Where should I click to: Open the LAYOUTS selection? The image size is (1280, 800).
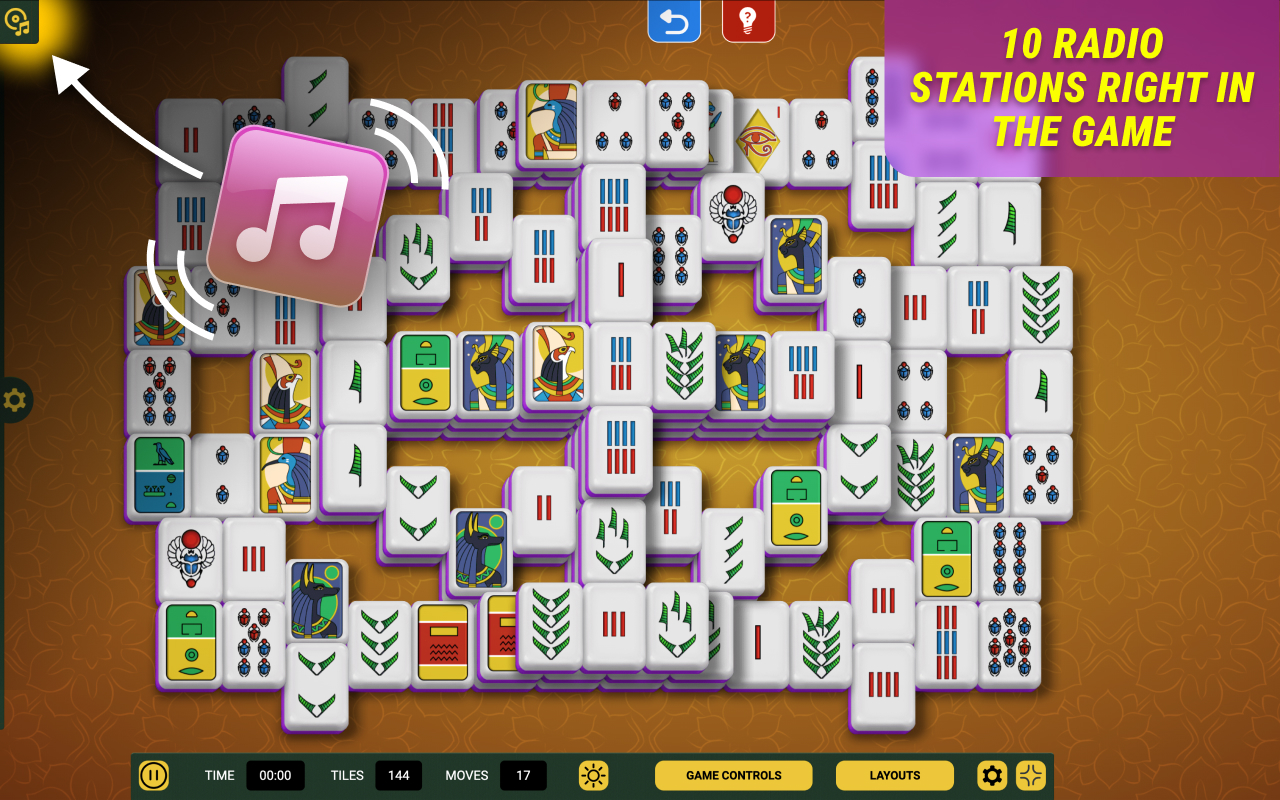(x=893, y=775)
